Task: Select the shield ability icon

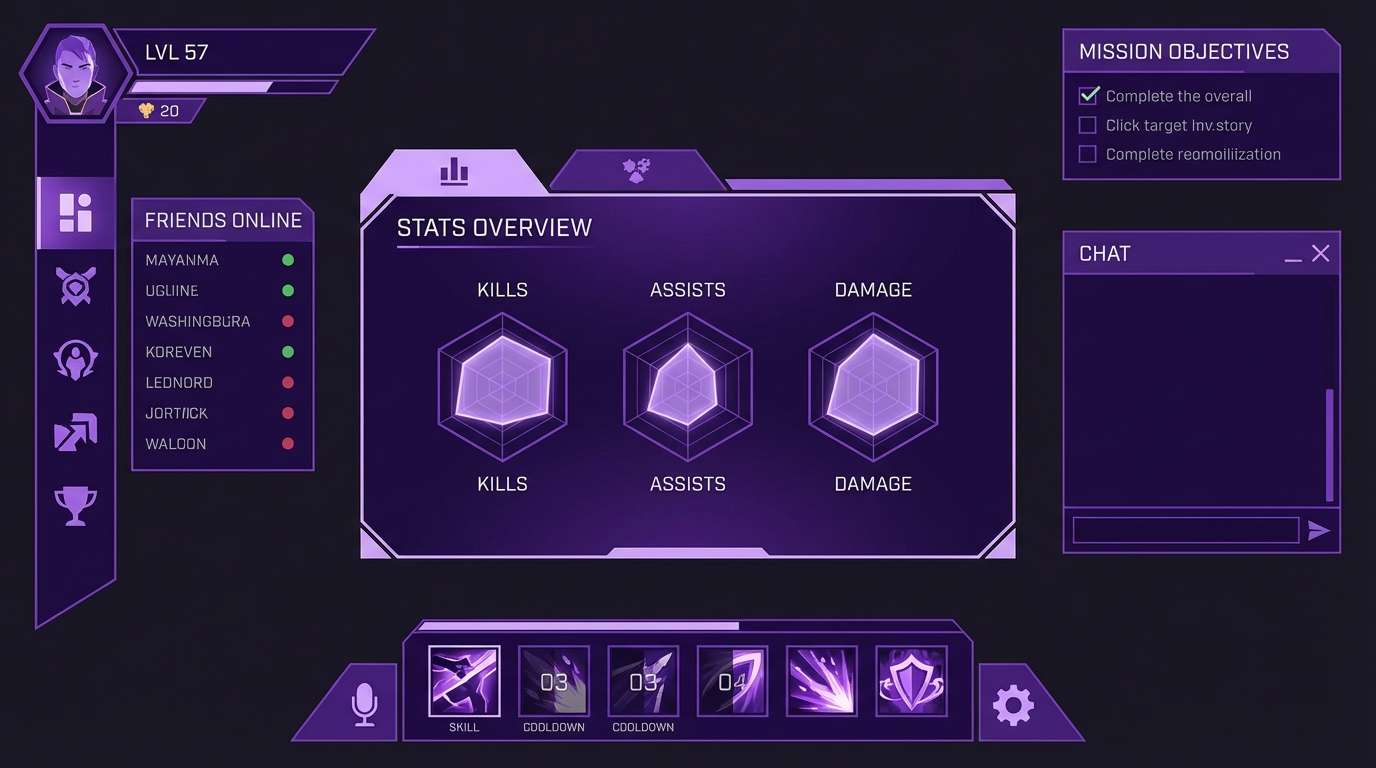Action: tap(911, 681)
